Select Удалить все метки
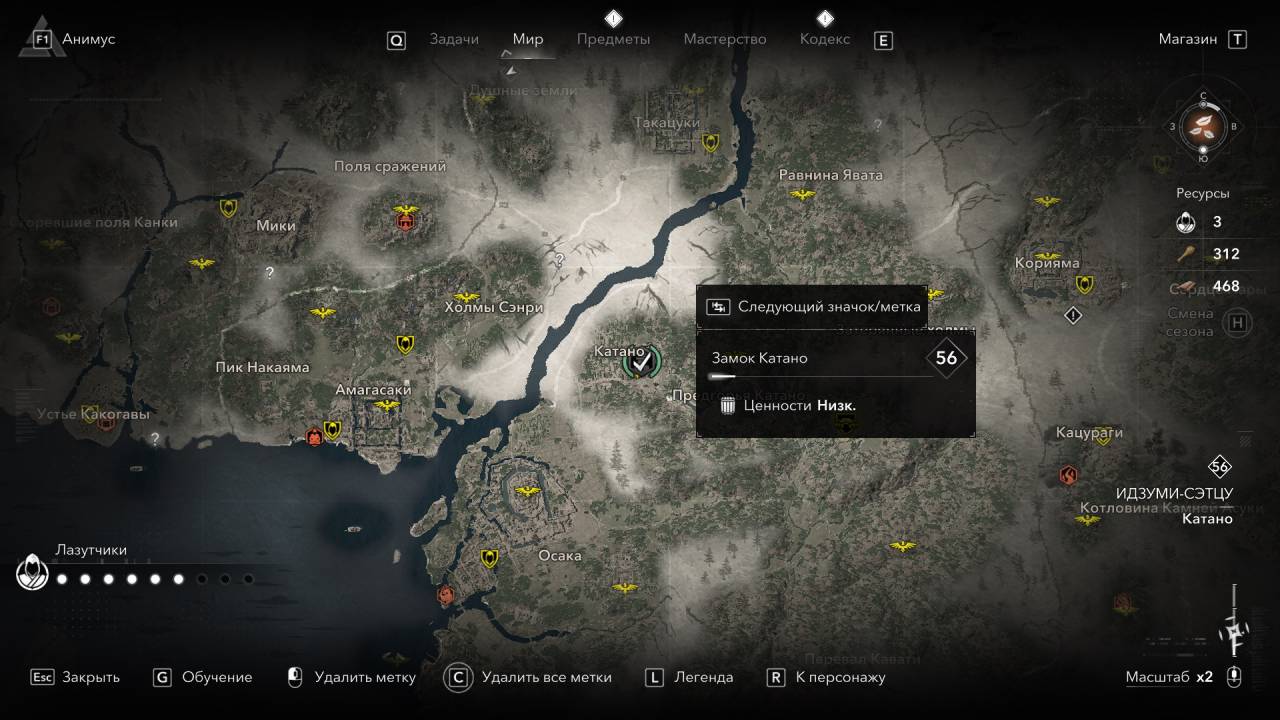Screen dimensions: 1280x720 pyautogui.click(x=546, y=677)
